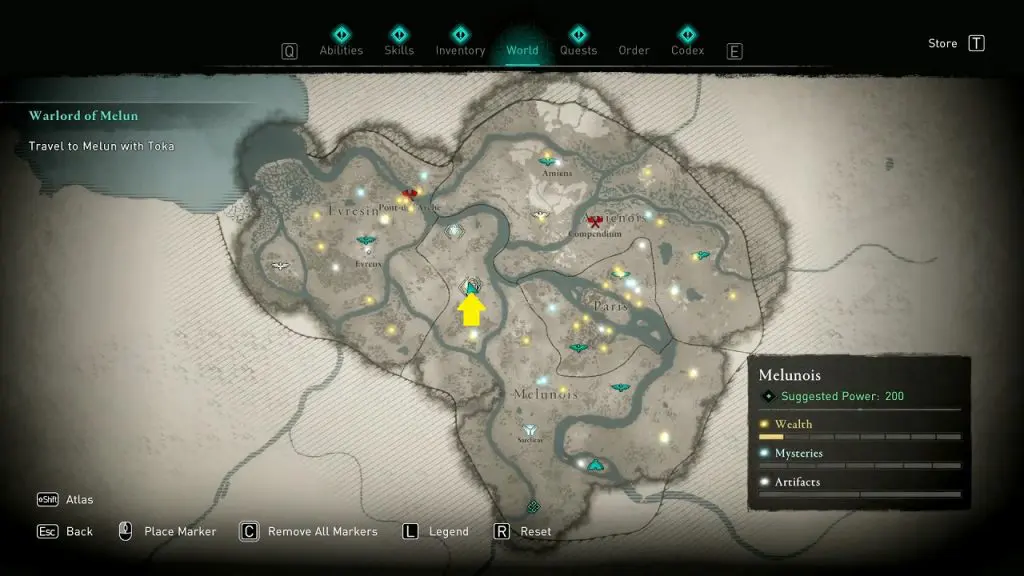The height and width of the screenshot is (576, 1024).
Task: Open the Order tab
Action: (634, 50)
